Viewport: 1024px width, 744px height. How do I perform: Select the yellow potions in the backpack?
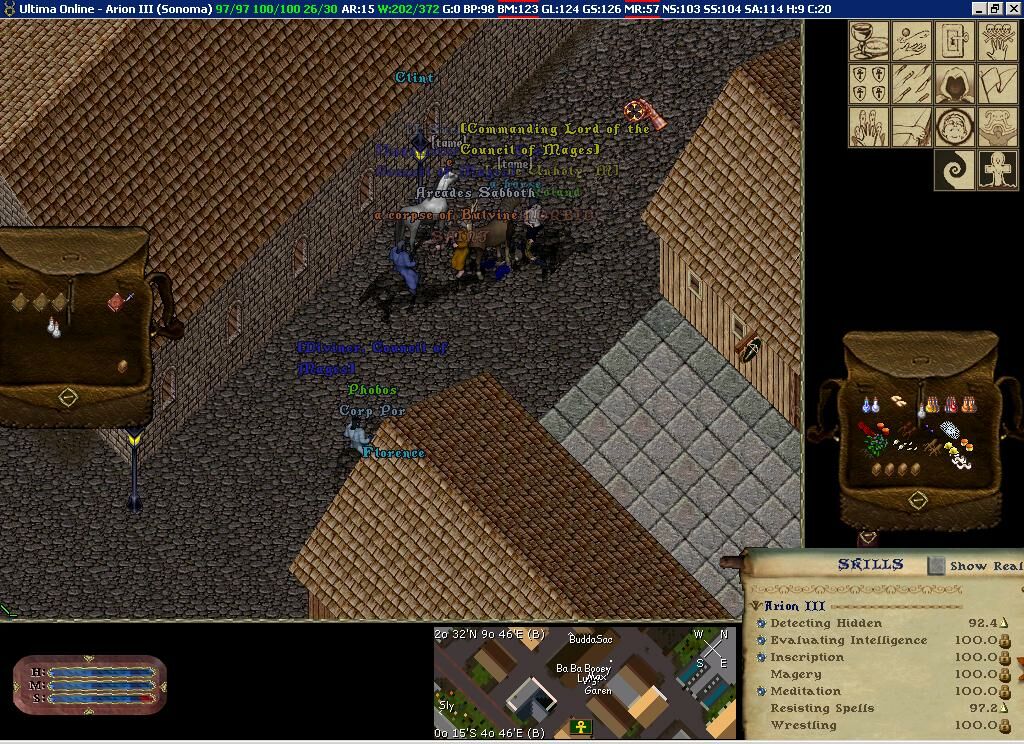pyautogui.click(x=932, y=405)
